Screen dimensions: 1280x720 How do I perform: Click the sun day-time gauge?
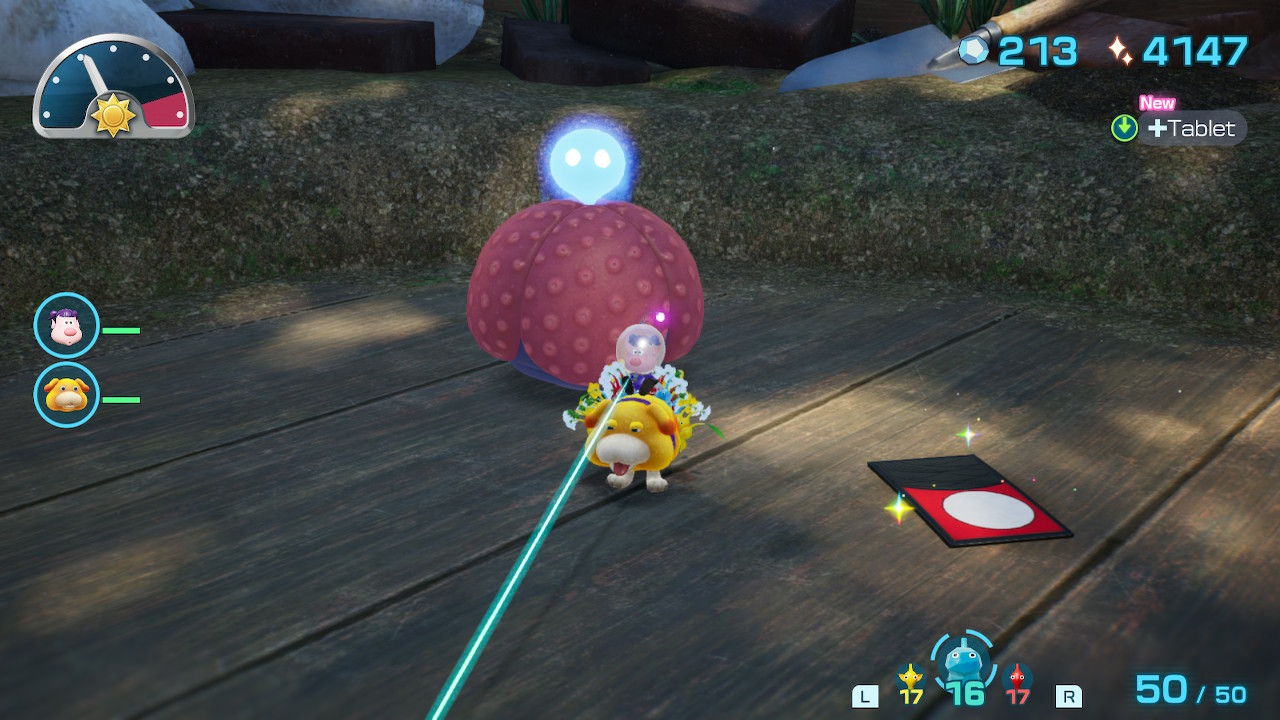pyautogui.click(x=113, y=87)
